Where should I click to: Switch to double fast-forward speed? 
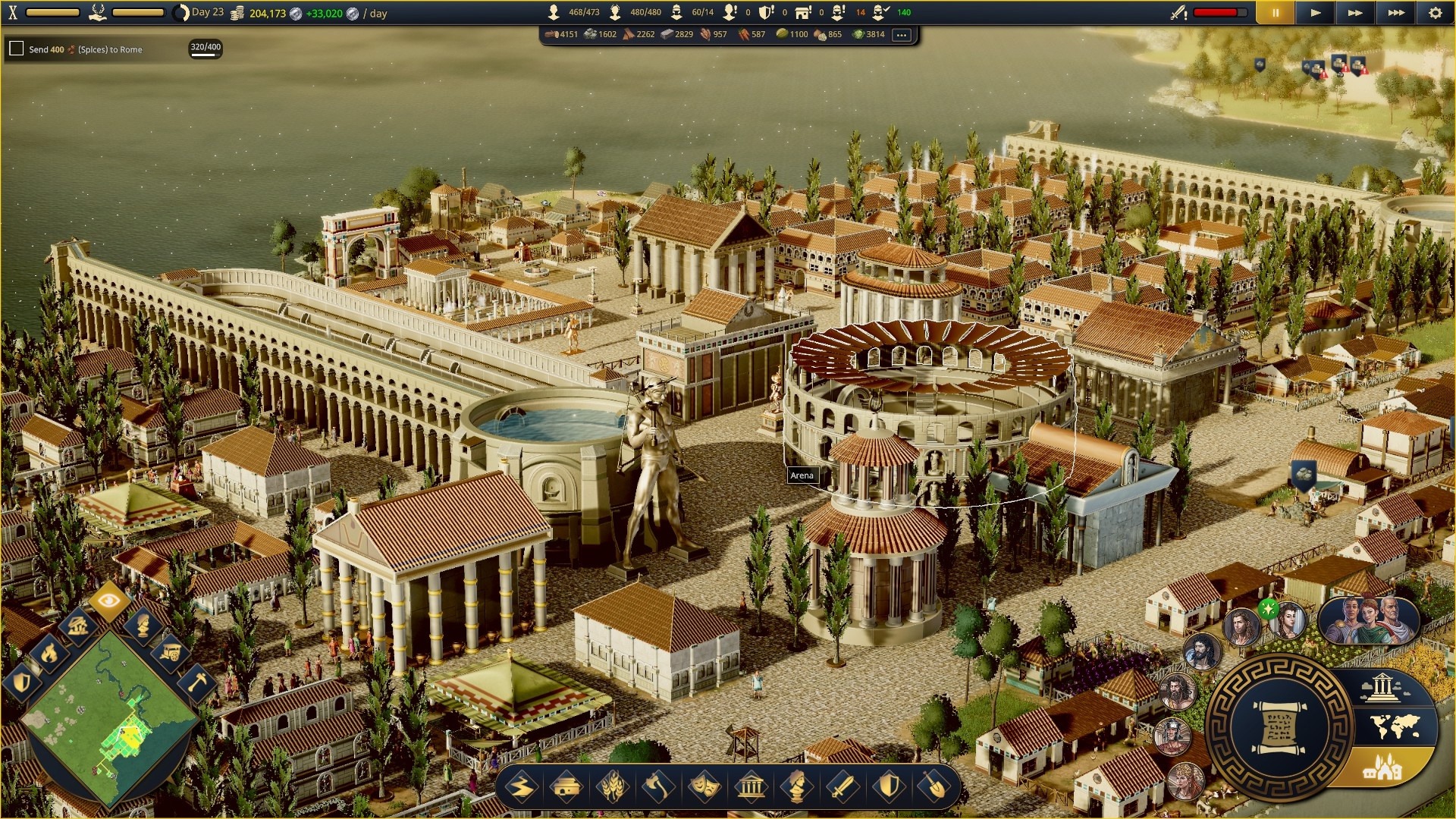(x=1355, y=13)
